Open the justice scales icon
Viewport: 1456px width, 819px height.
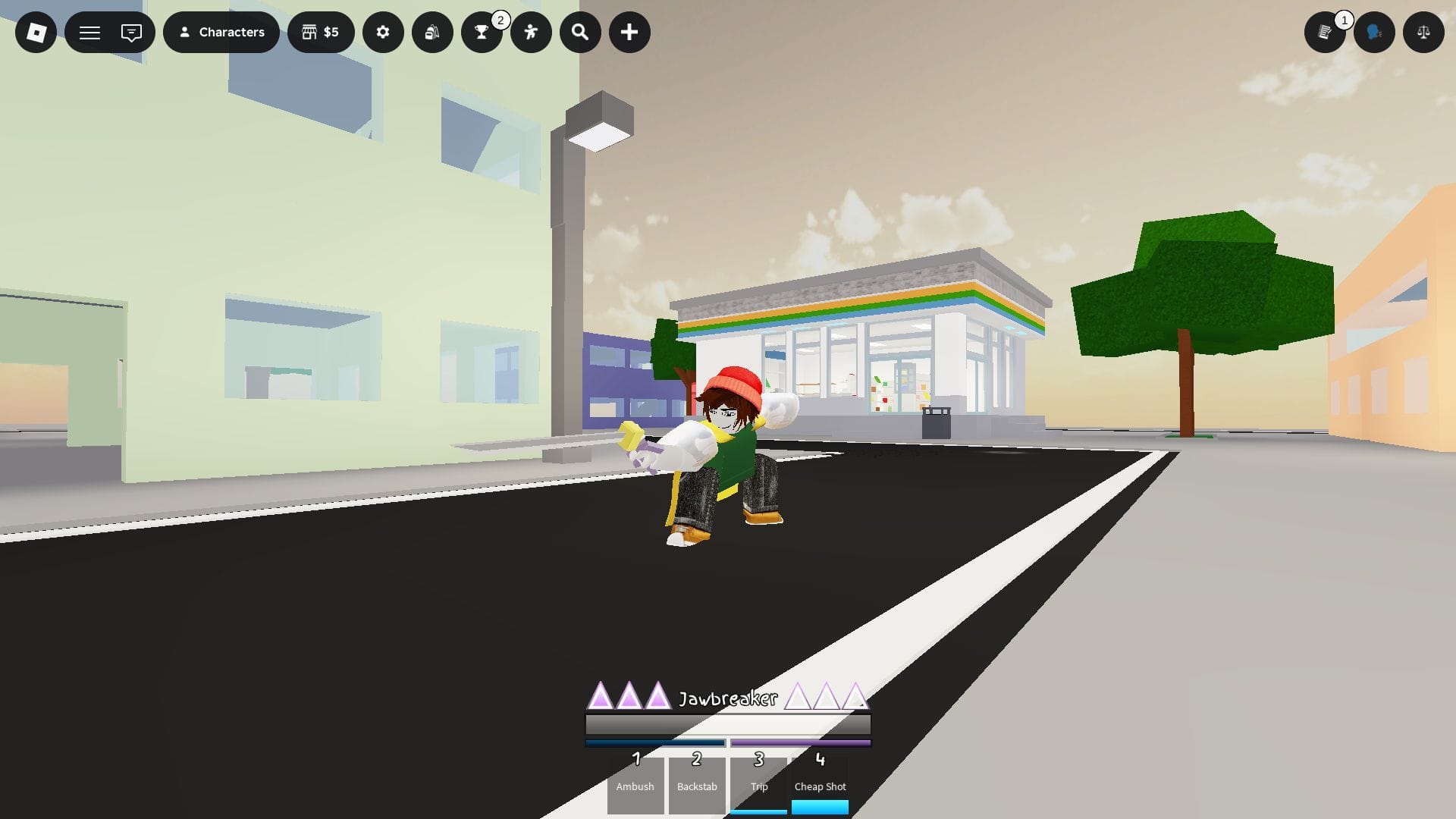click(x=1423, y=32)
